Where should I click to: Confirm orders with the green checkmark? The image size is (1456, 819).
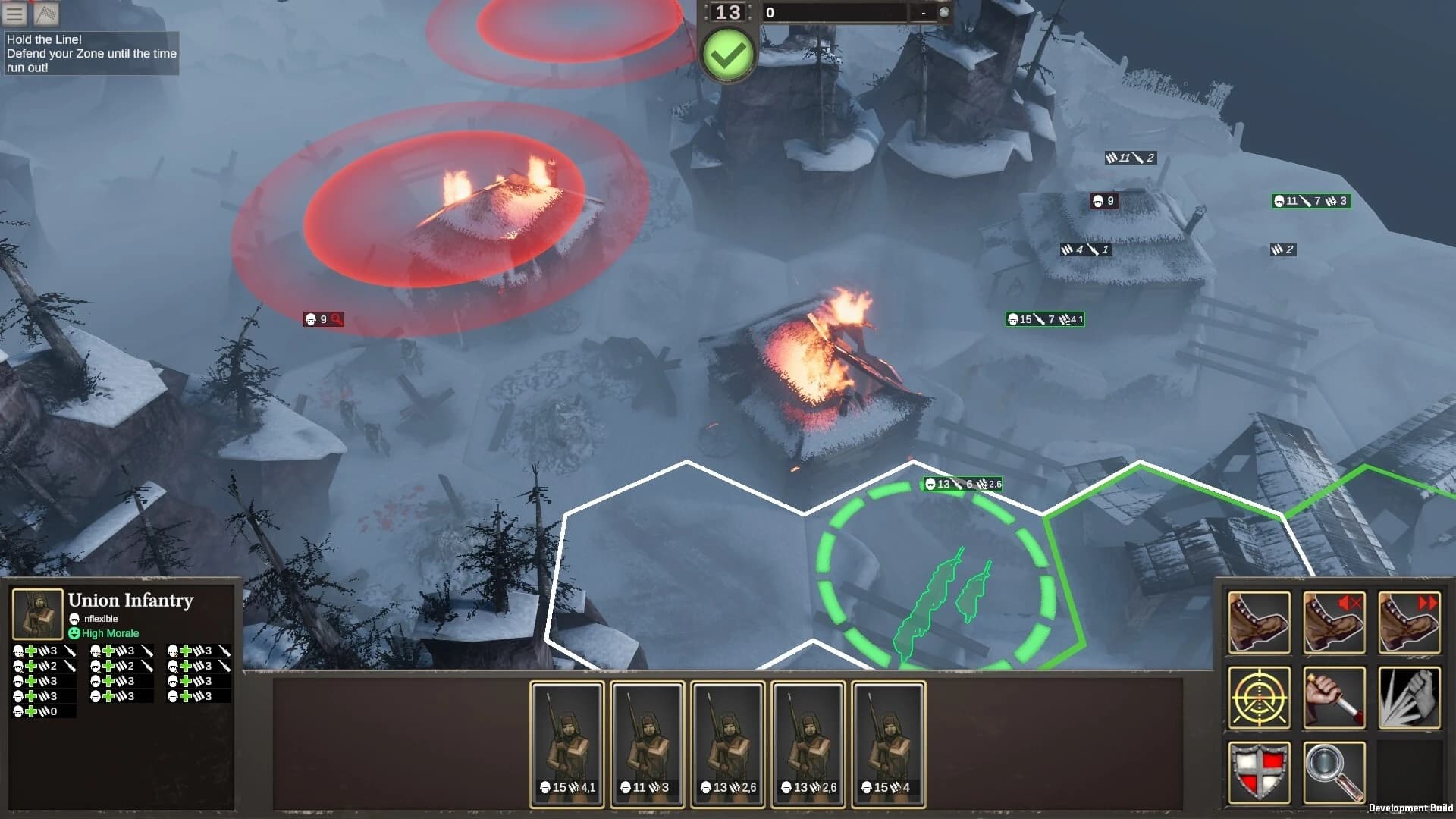tap(727, 53)
